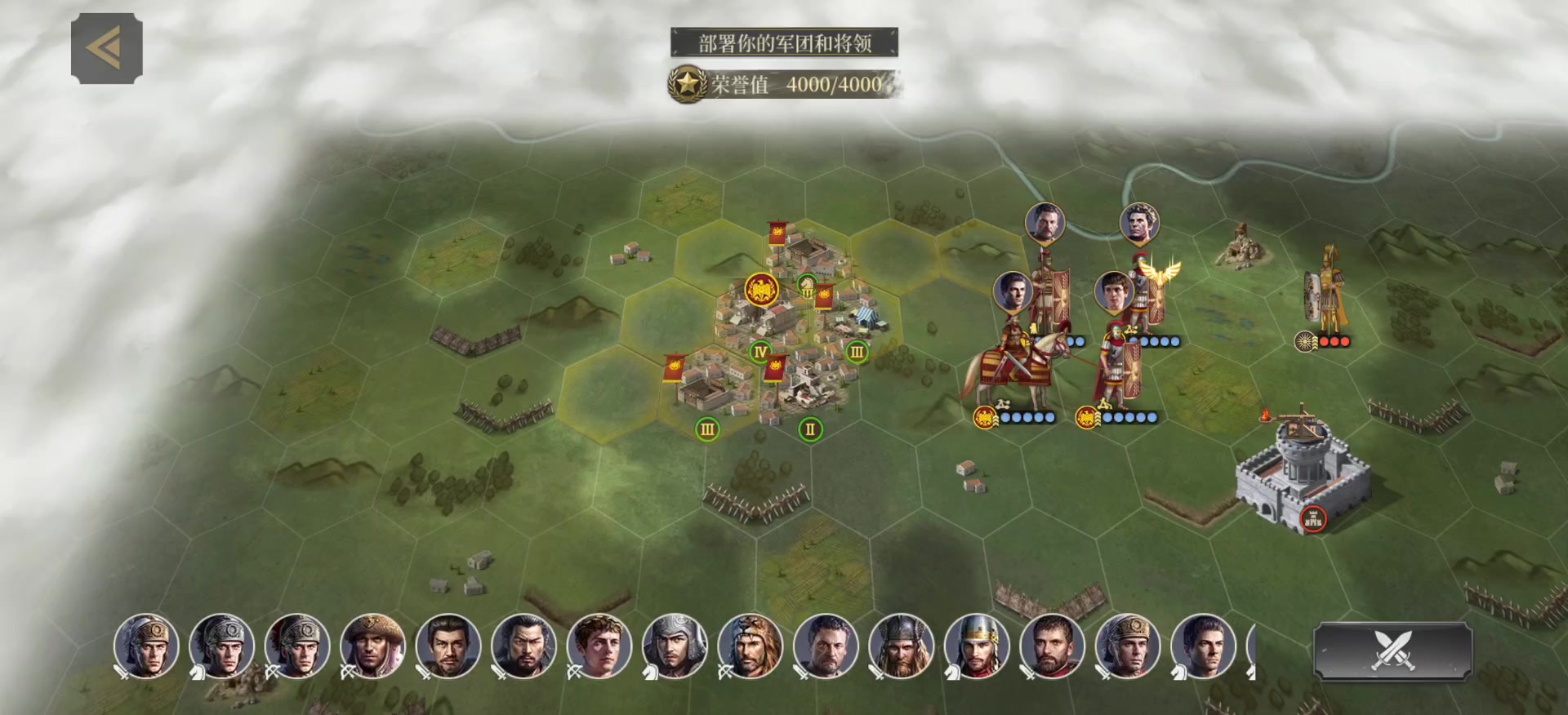Select the city slot marked IV

click(x=760, y=352)
